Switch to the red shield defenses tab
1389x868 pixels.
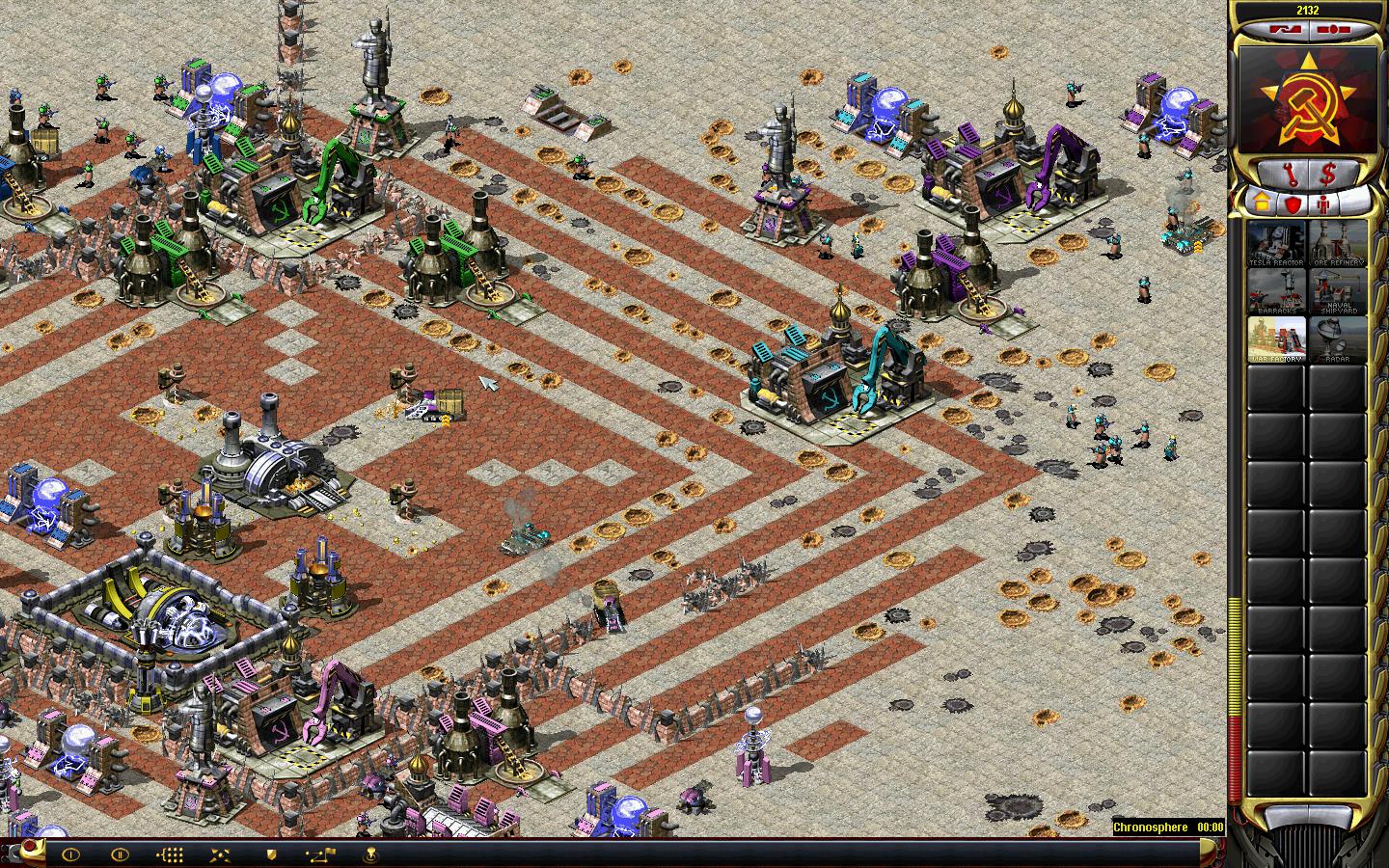pos(1293,203)
